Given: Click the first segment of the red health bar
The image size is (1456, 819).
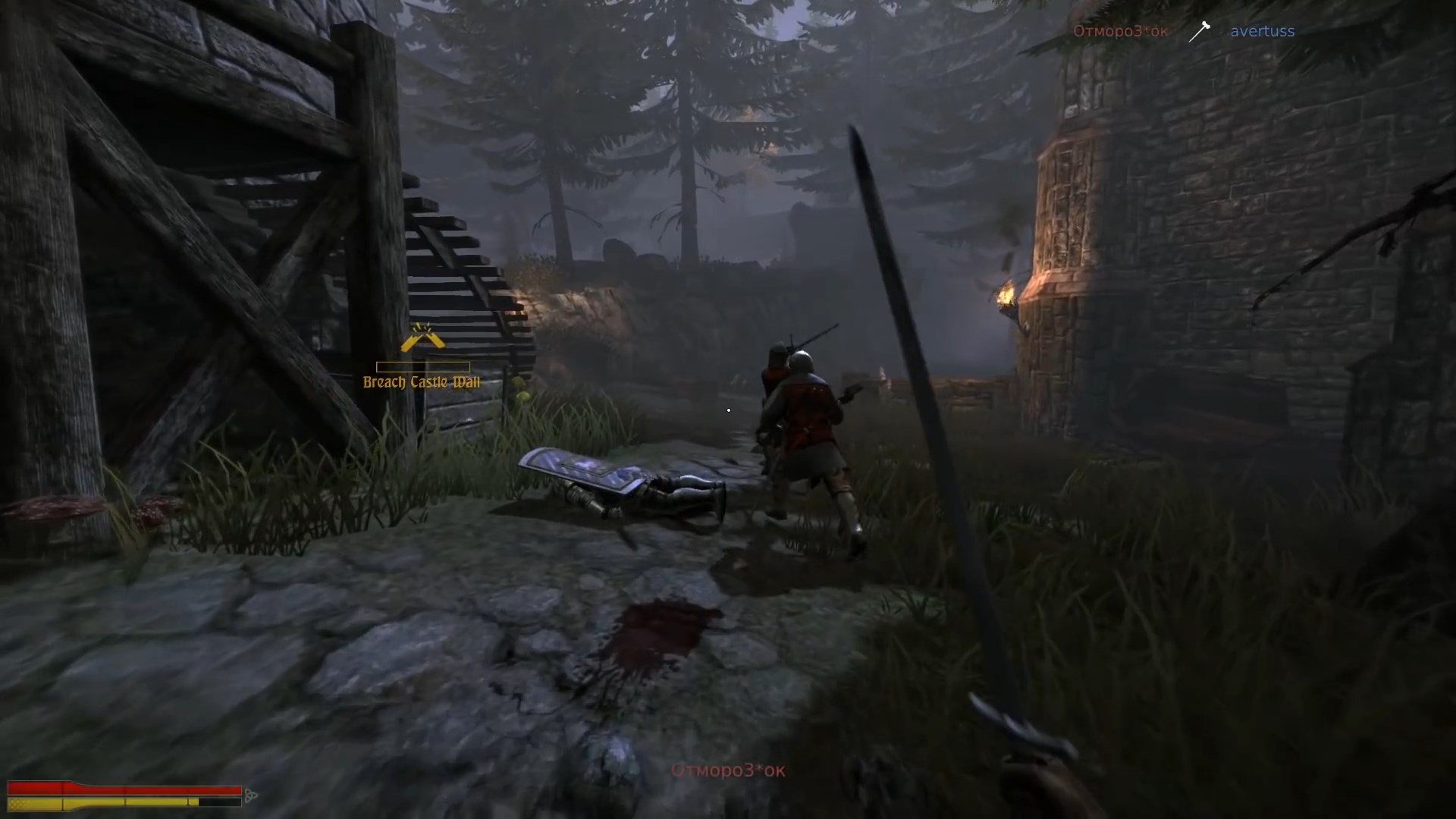Looking at the screenshot, I should coord(34,789).
